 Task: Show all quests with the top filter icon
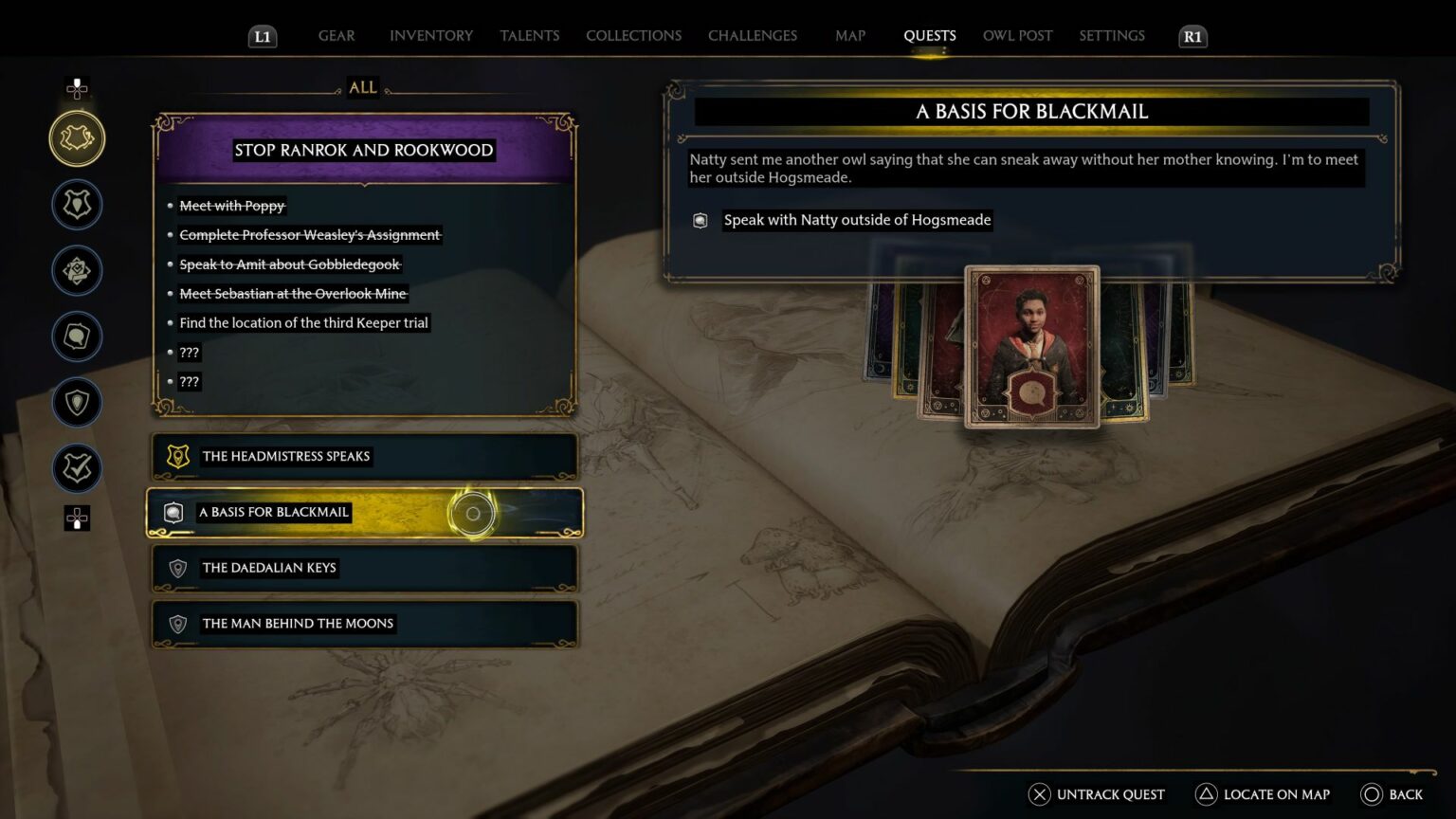pos(77,138)
